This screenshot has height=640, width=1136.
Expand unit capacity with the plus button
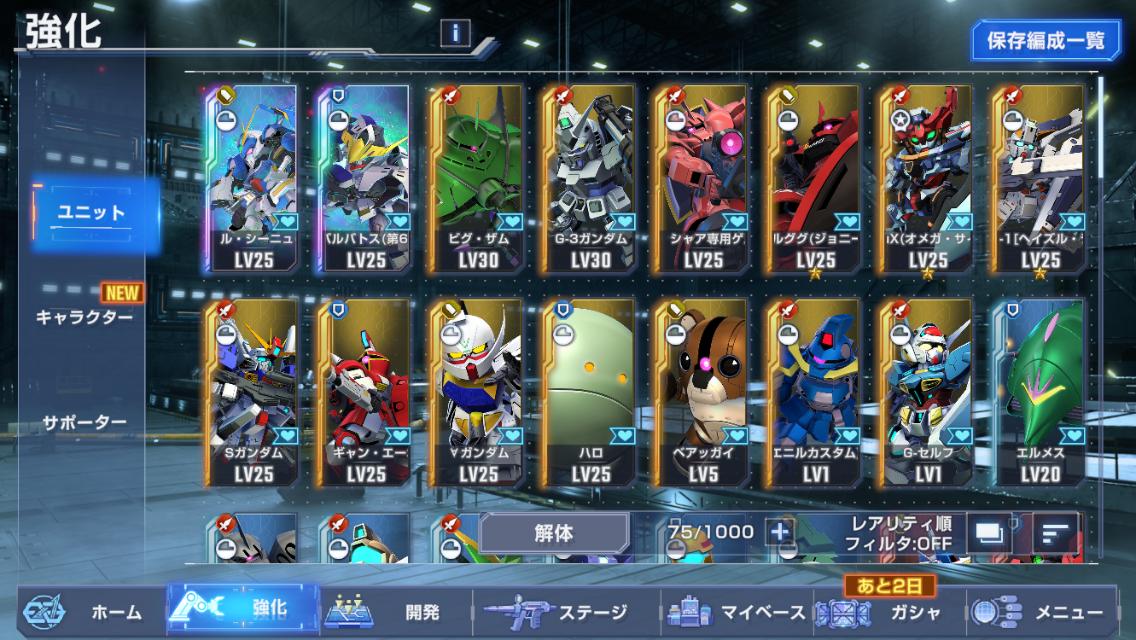[779, 533]
